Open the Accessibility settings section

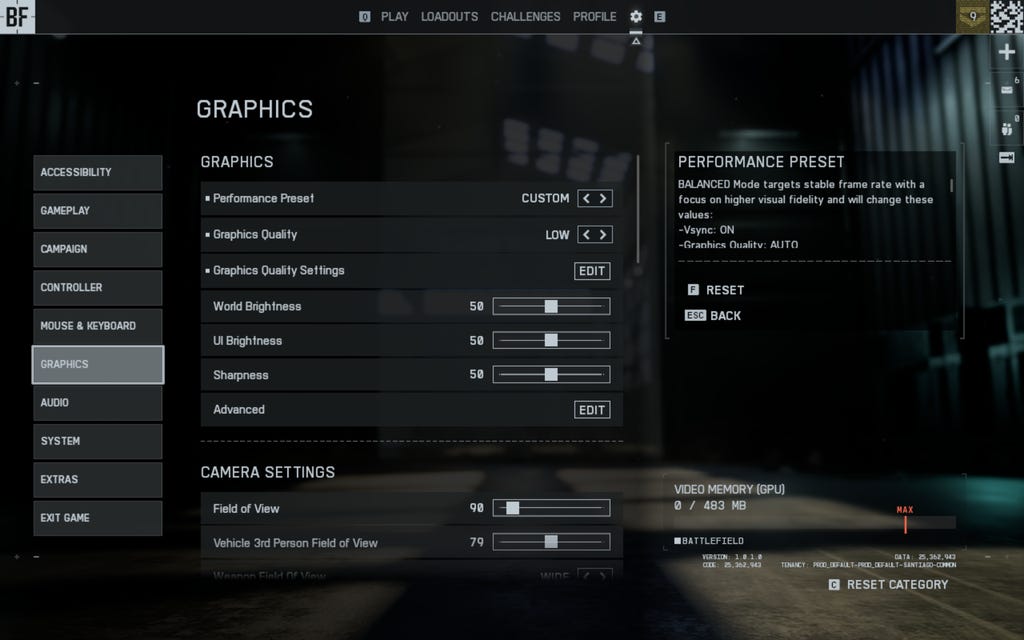point(97,173)
